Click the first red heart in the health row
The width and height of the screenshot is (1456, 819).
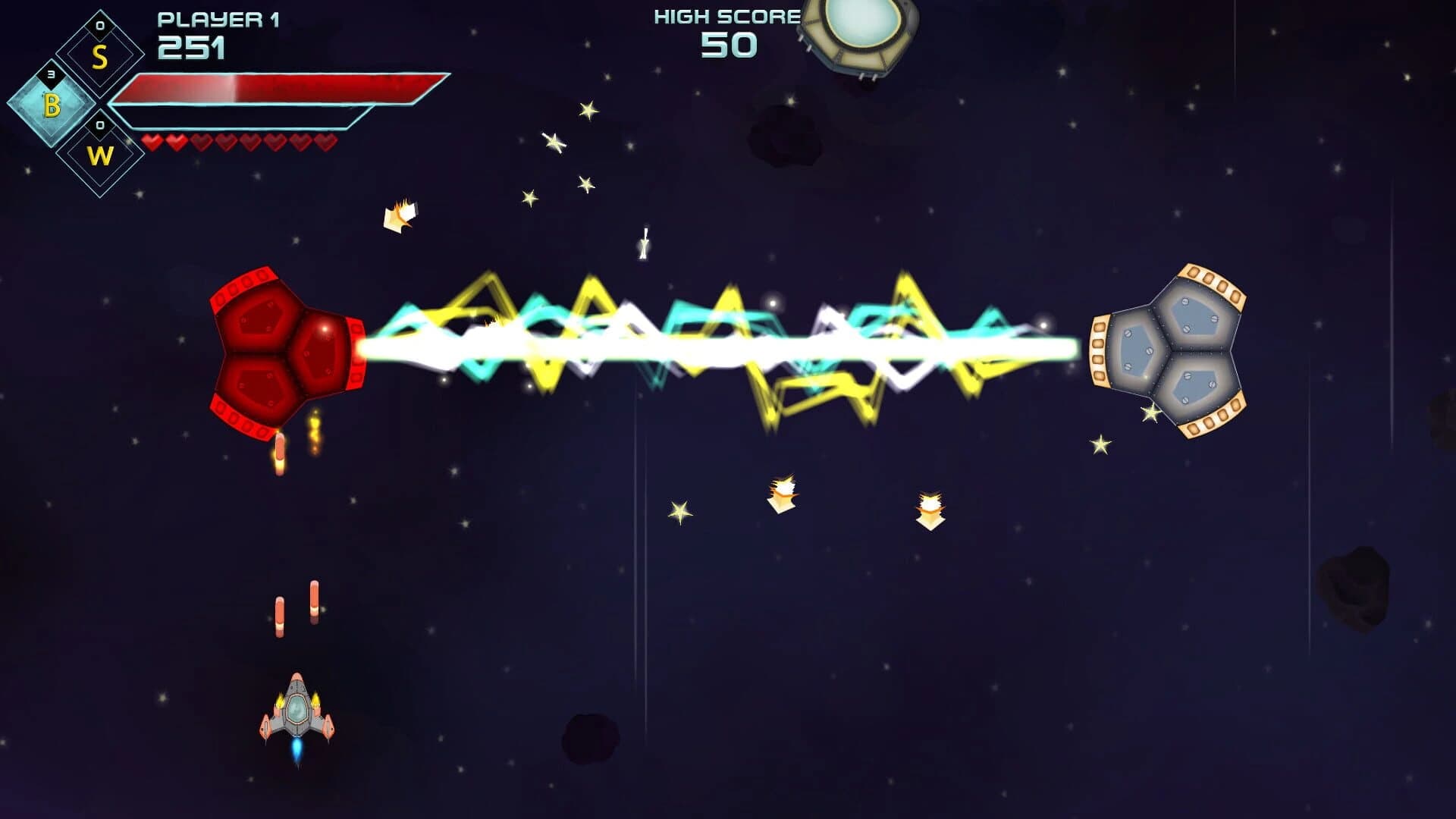pyautogui.click(x=154, y=140)
